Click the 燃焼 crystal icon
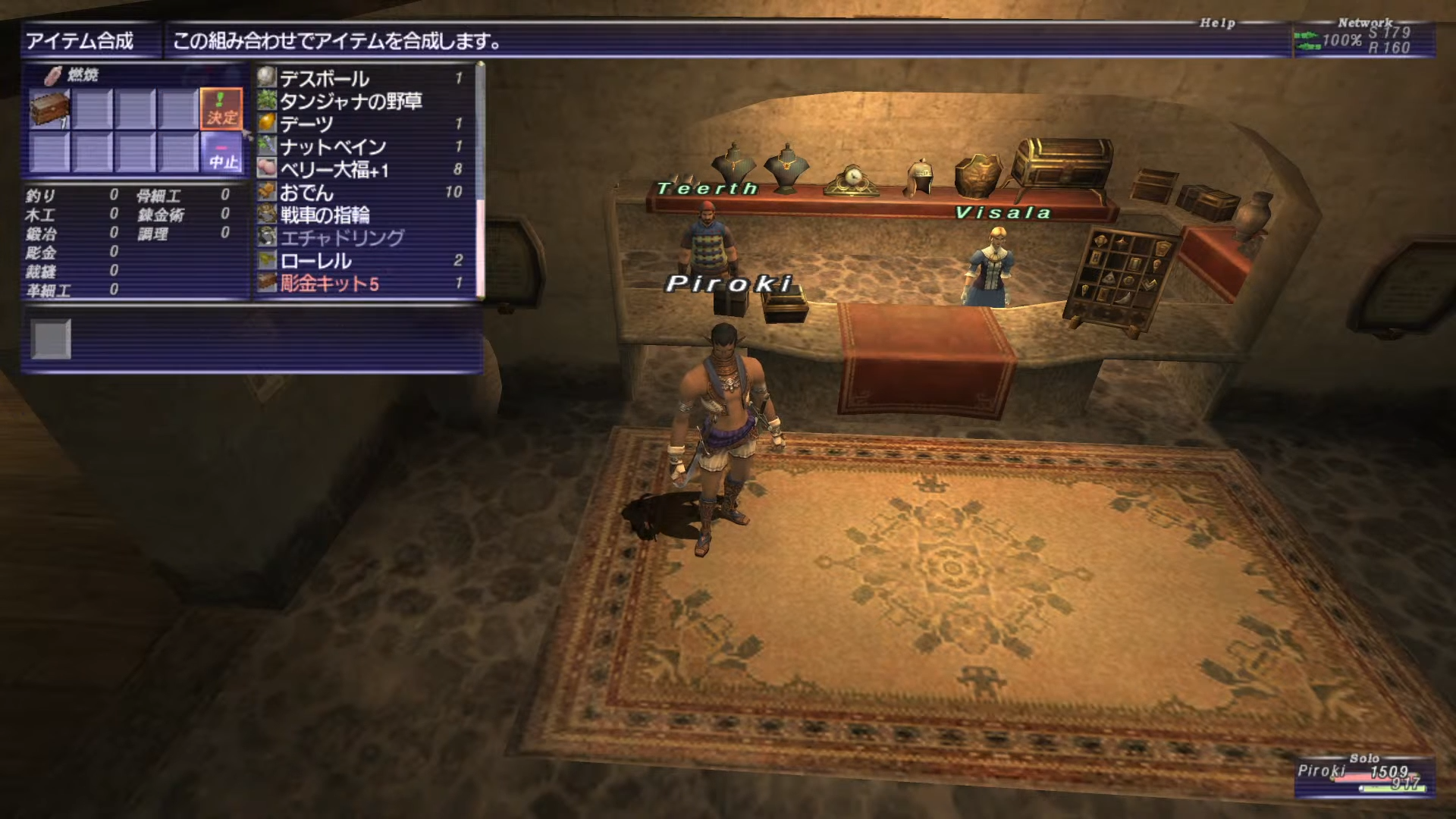Image resolution: width=1456 pixels, height=819 pixels. coord(53,75)
